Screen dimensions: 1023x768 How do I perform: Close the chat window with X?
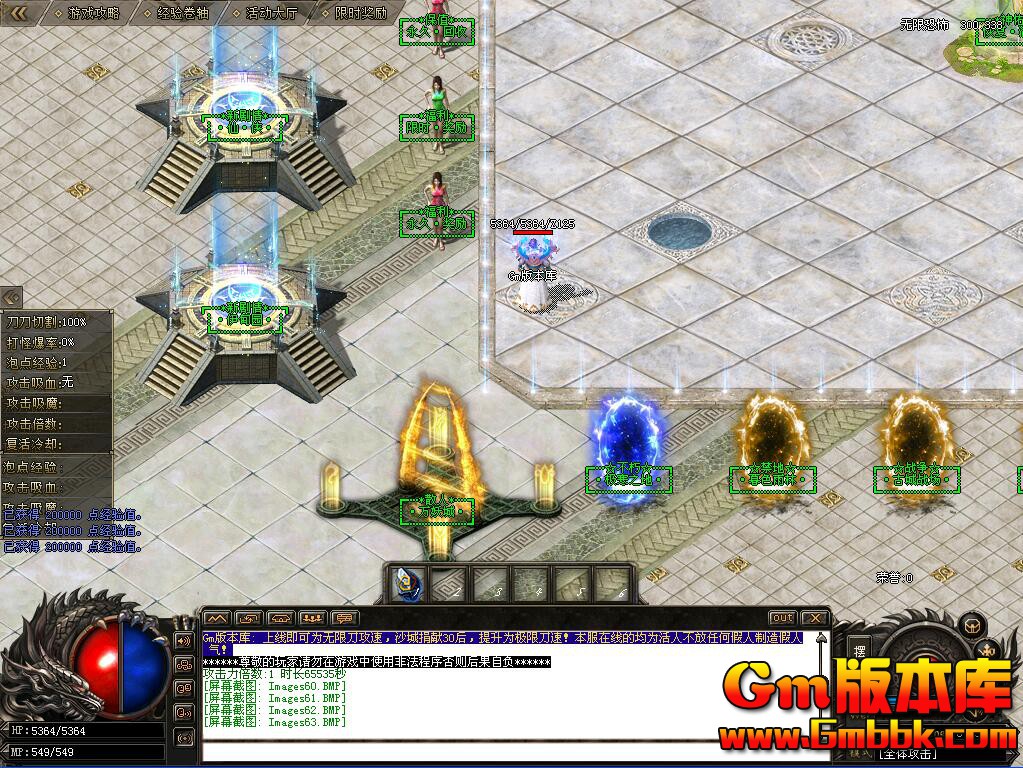(815, 618)
